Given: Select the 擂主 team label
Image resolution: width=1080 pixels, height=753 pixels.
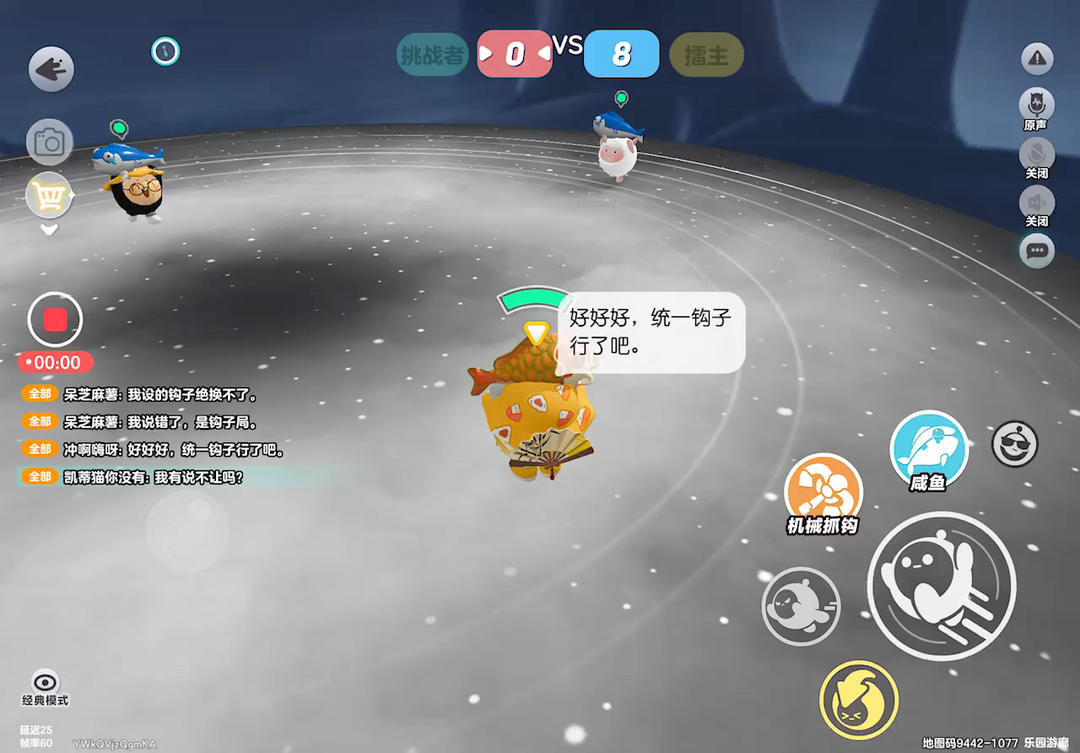Looking at the screenshot, I should (706, 55).
